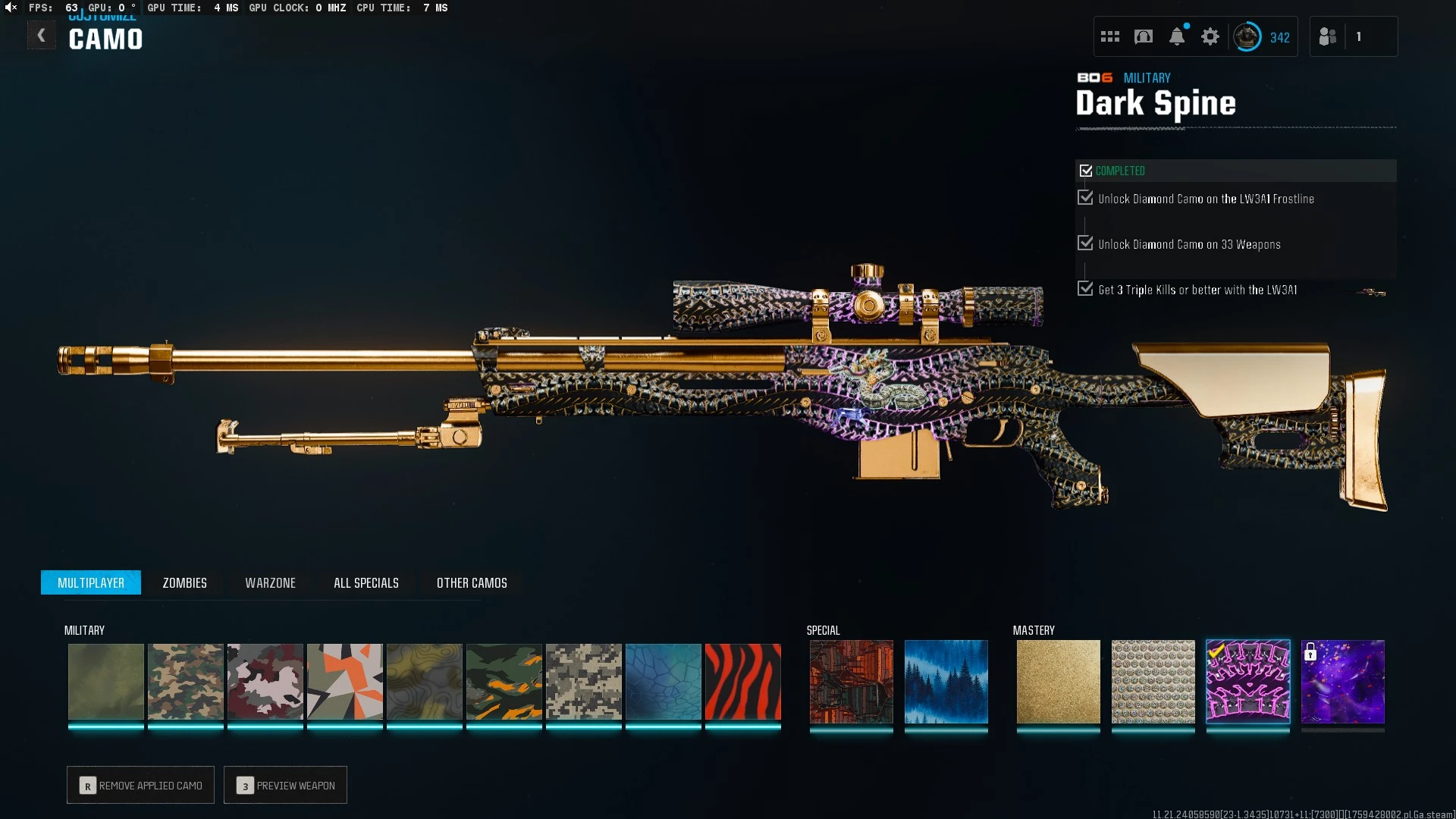This screenshot has width=1456, height=819.
Task: Open the grid menu icon
Action: (1109, 36)
